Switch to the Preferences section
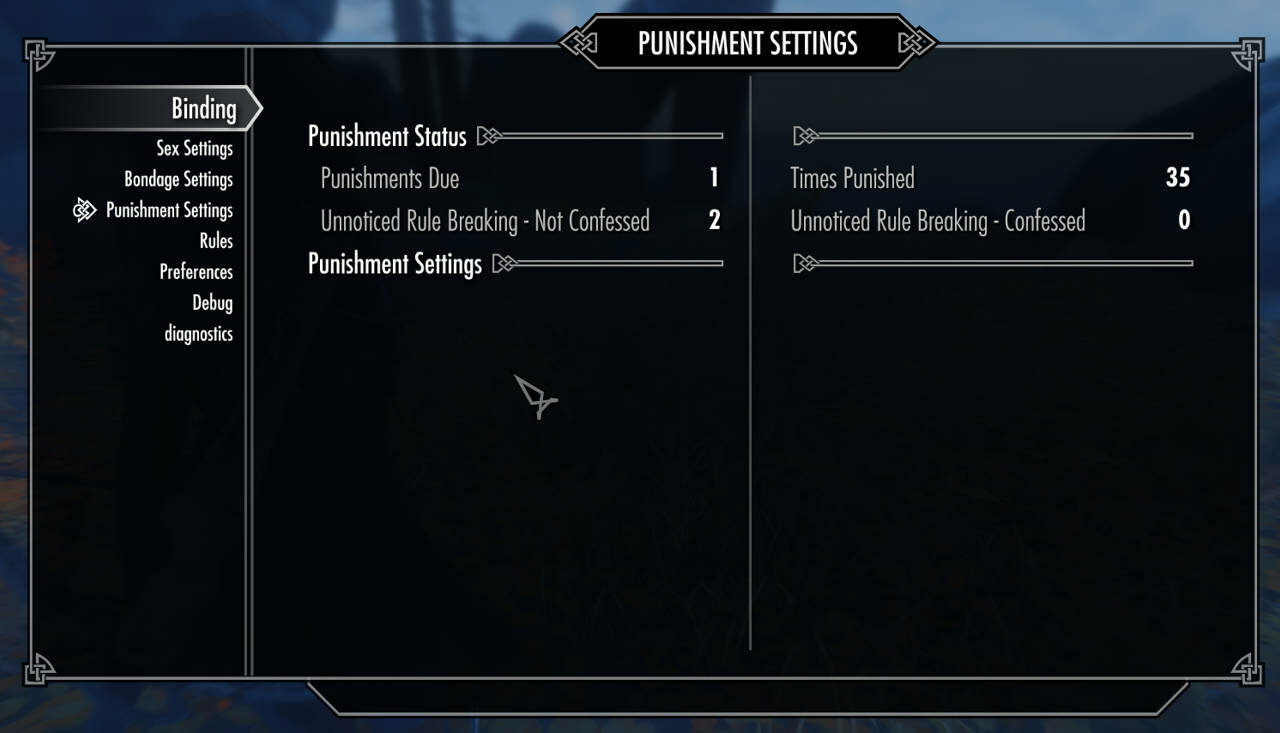Image resolution: width=1280 pixels, height=733 pixels. [196, 272]
